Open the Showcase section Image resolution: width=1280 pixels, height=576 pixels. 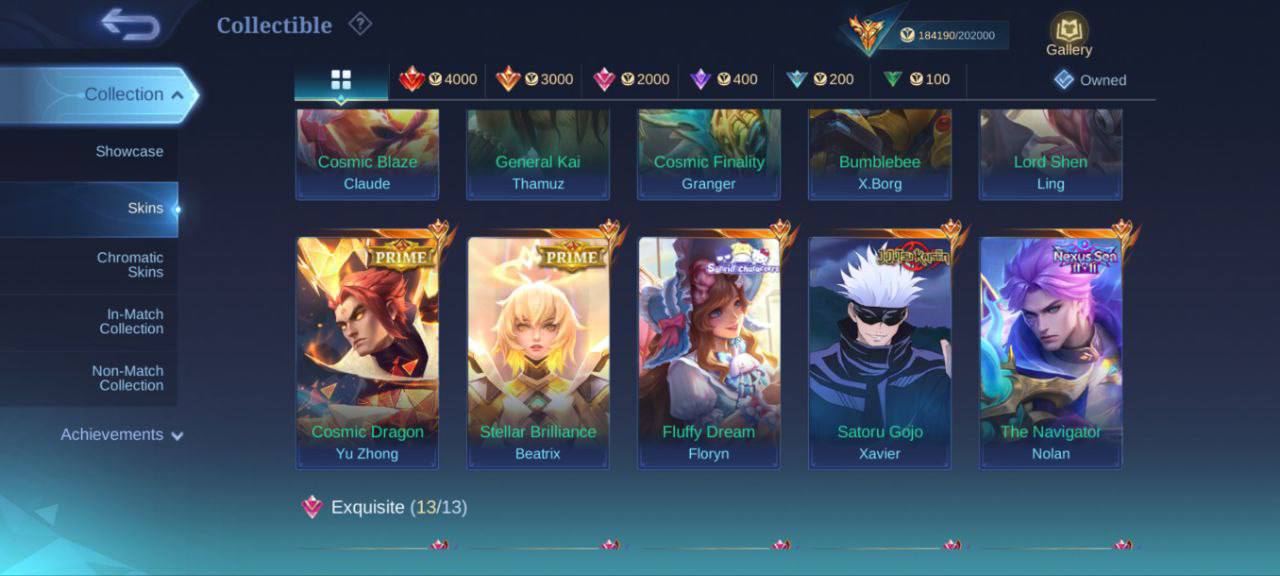[x=129, y=152]
